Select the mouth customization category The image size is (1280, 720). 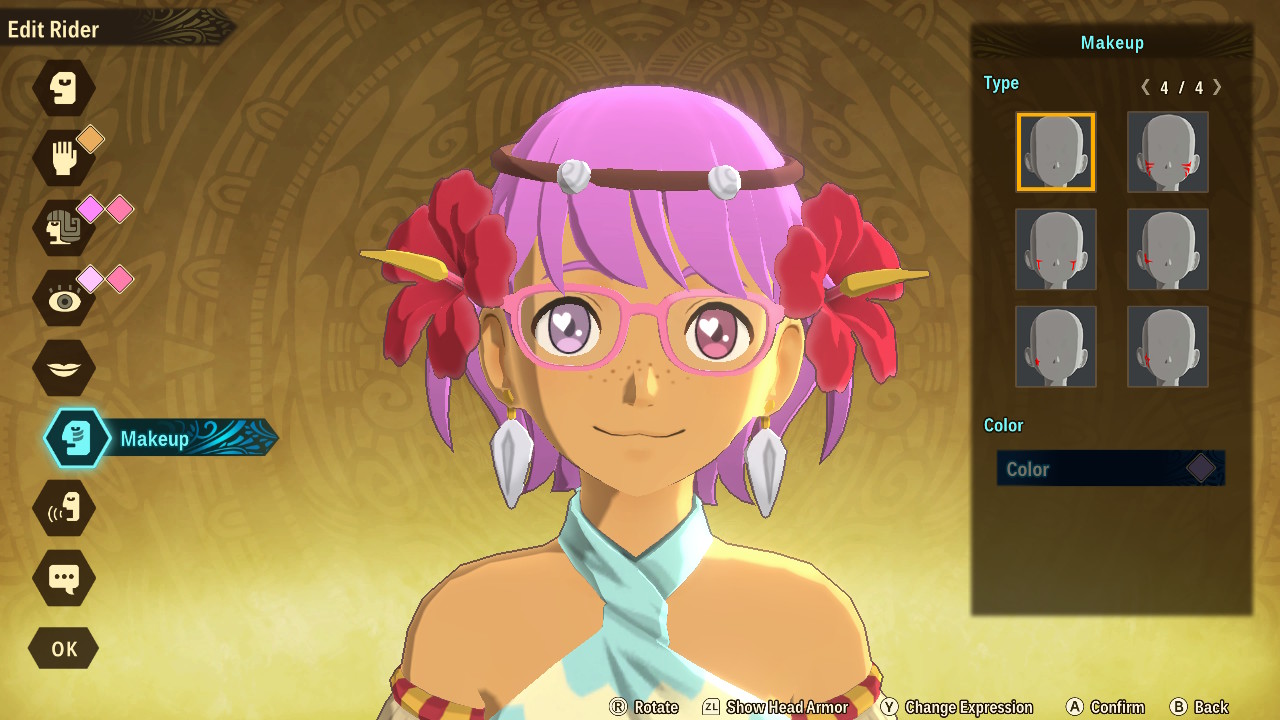pyautogui.click(x=64, y=368)
